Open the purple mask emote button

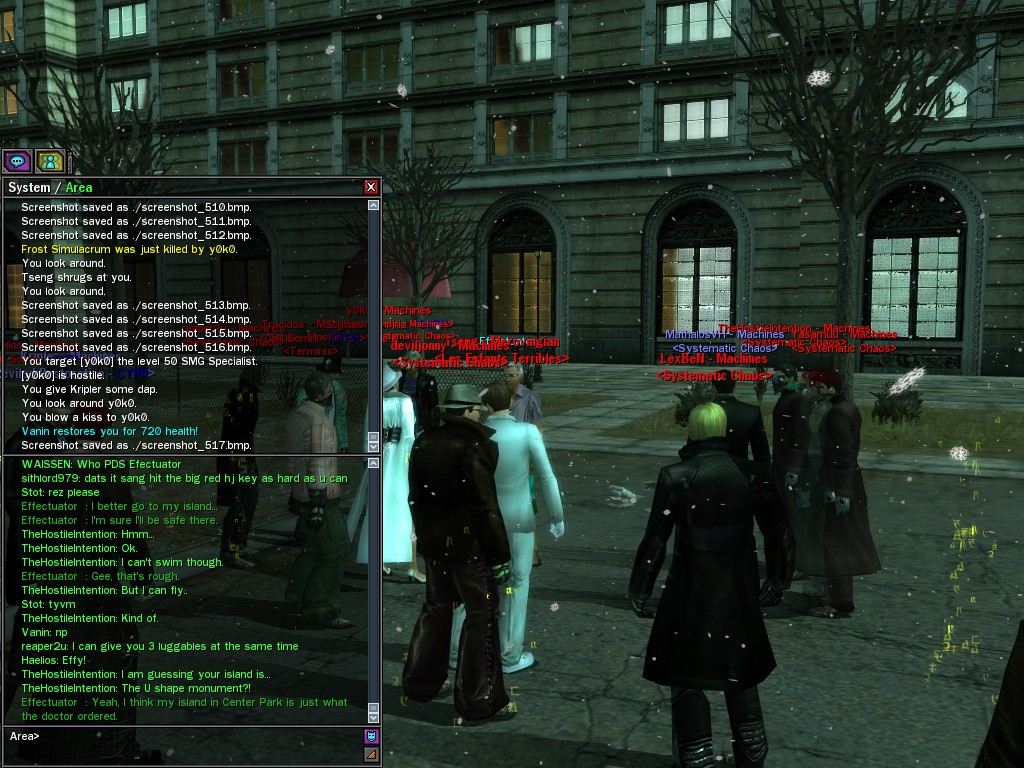(x=371, y=737)
